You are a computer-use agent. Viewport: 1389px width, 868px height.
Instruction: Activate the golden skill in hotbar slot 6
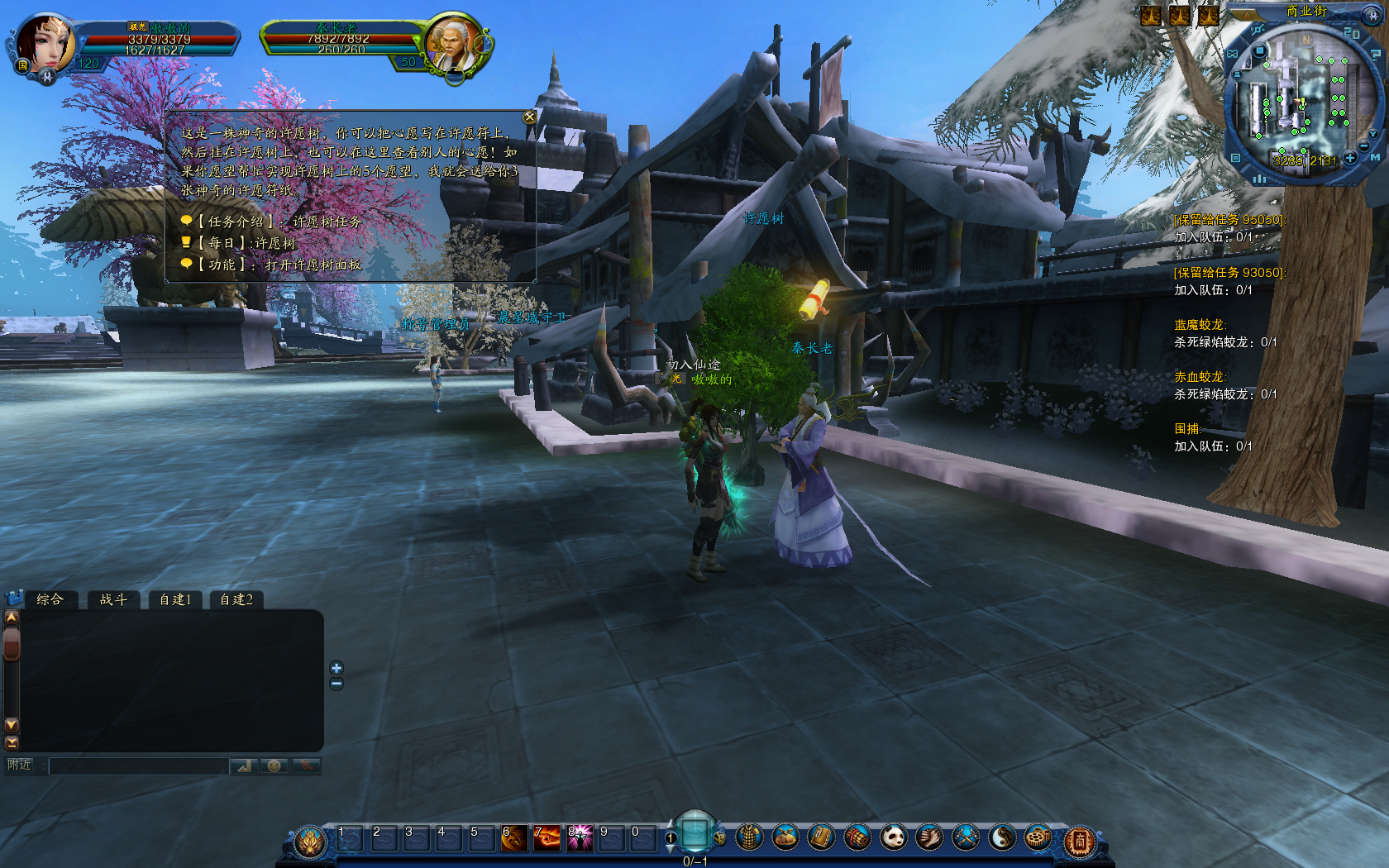(x=514, y=838)
